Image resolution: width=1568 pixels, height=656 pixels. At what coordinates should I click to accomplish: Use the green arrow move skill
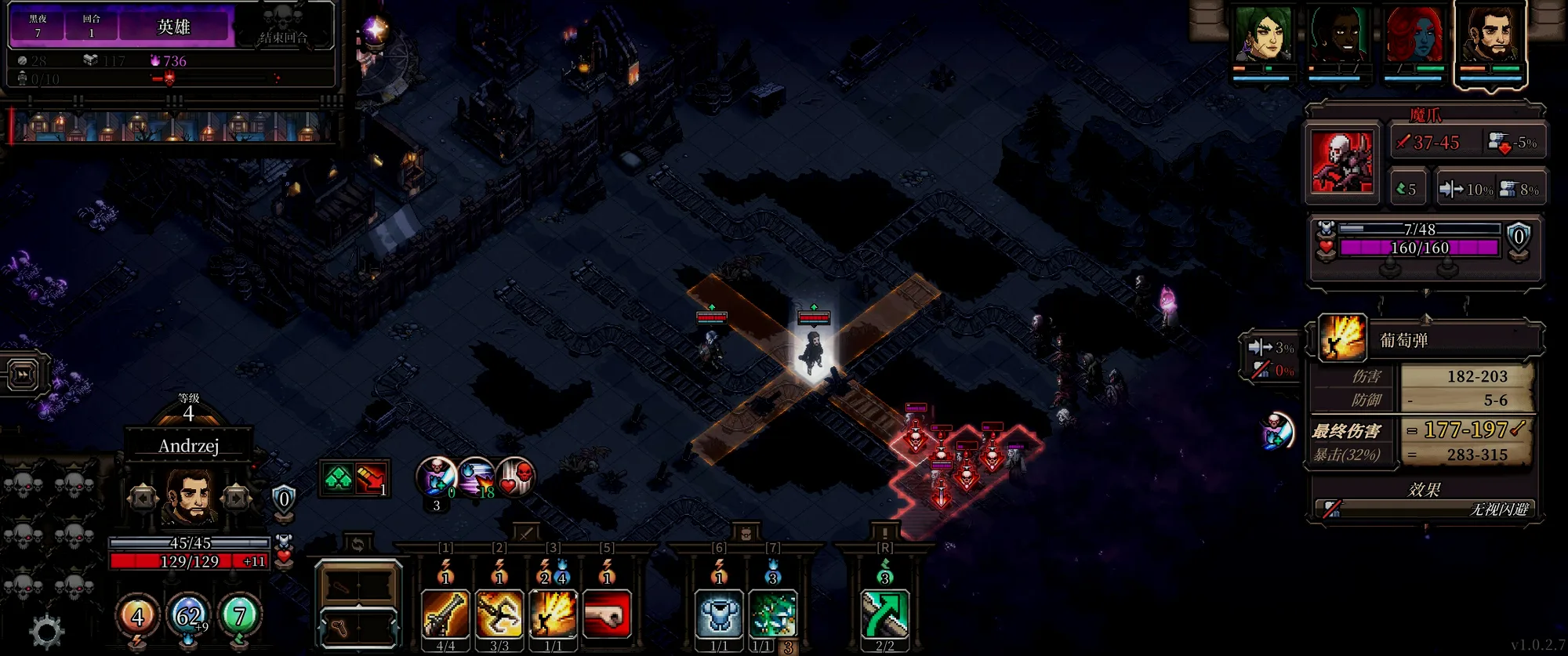(885, 614)
